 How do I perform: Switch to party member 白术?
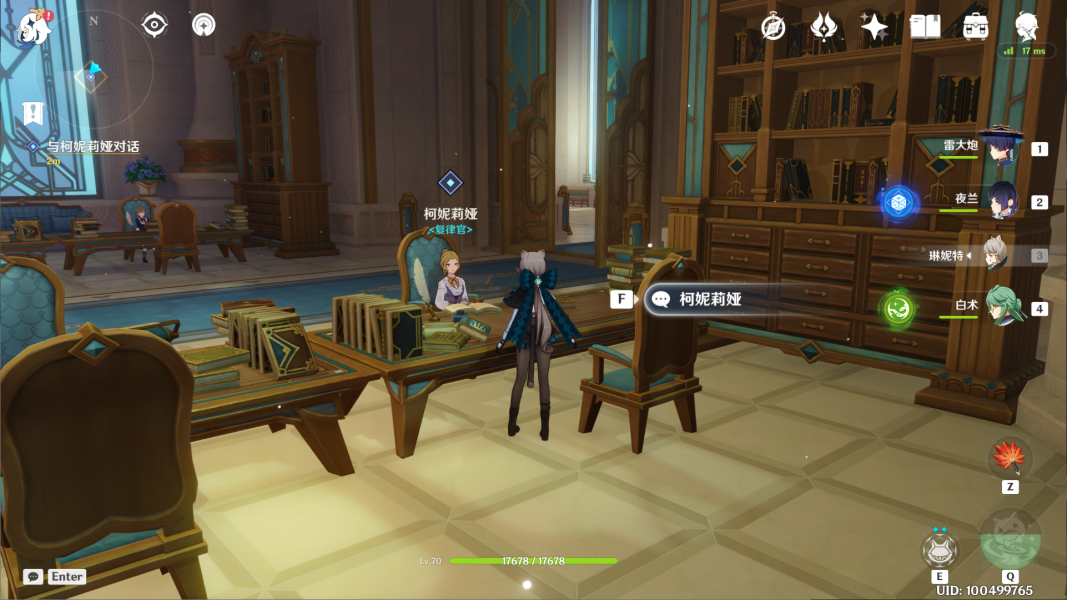[1001, 306]
